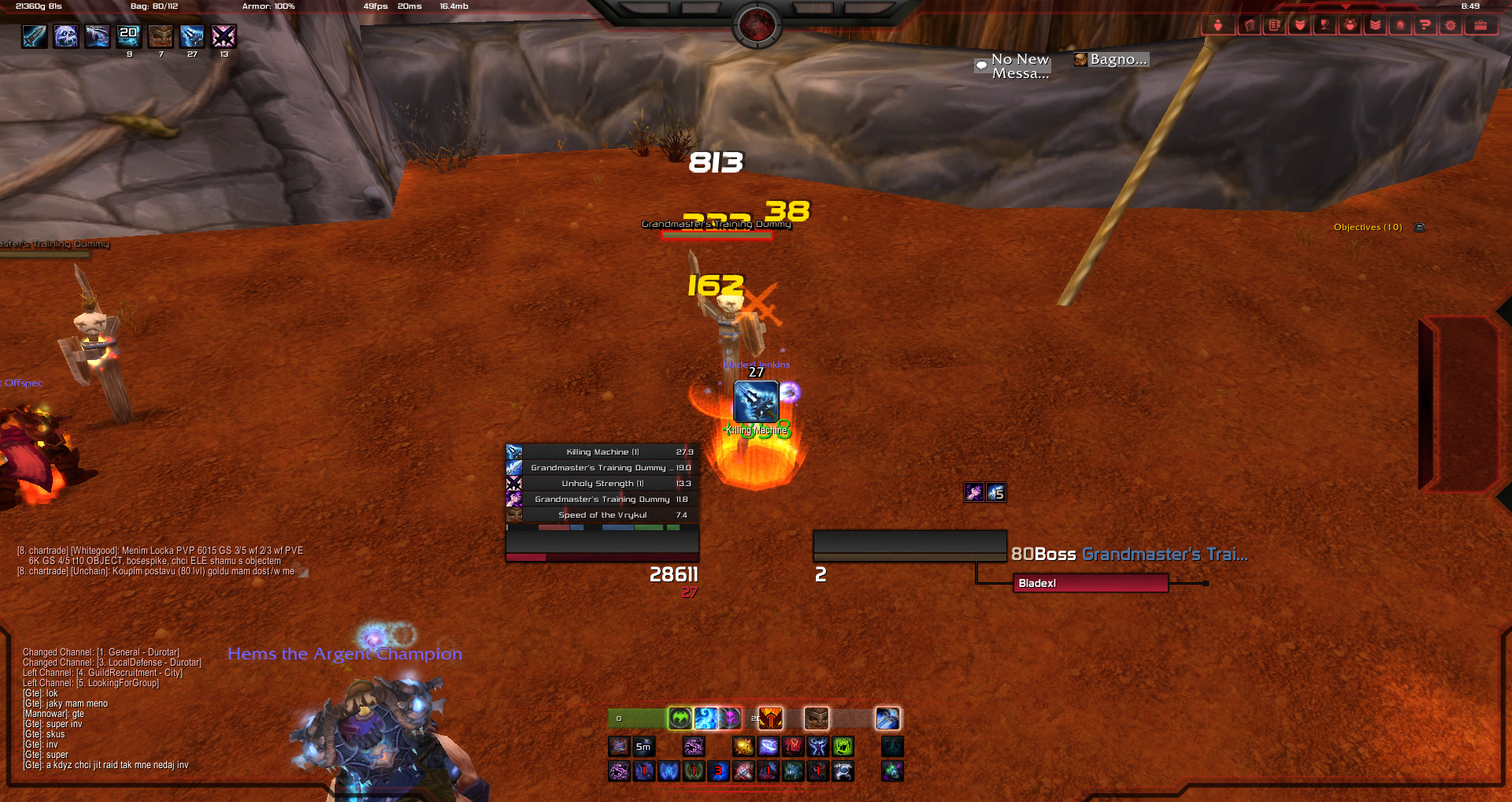Open the gear-shaped main menu button
The height and width of the screenshot is (802, 1512).
1450,25
